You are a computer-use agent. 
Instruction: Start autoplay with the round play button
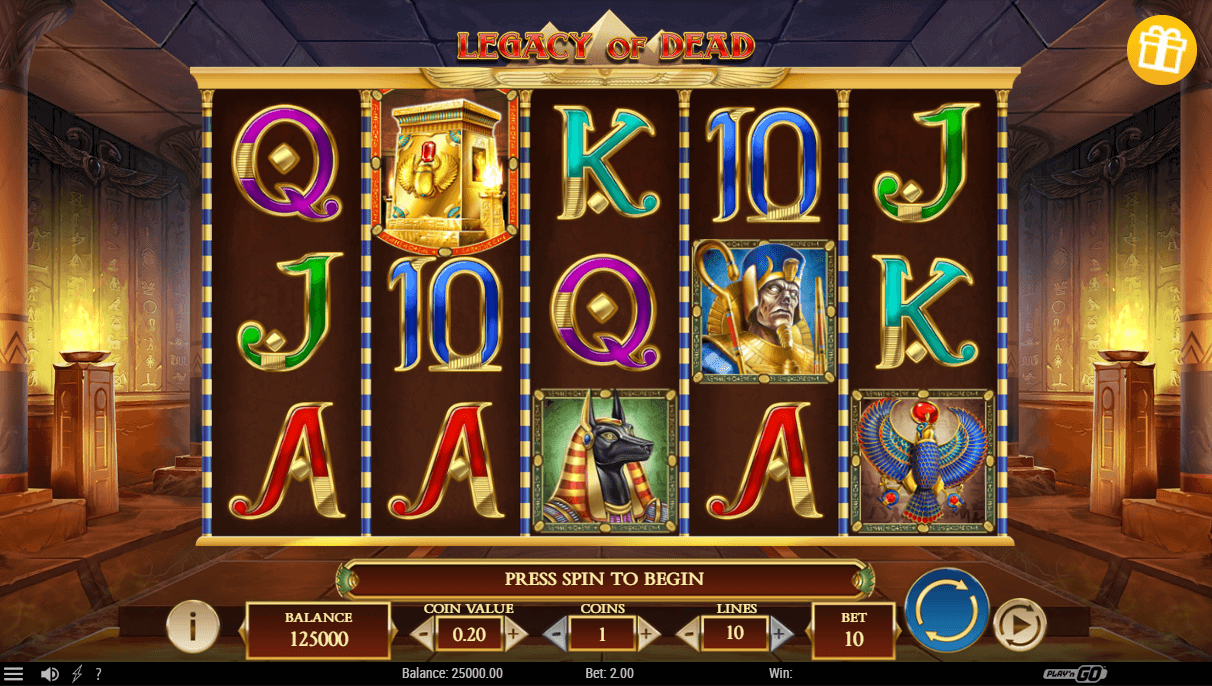pos(1019,625)
